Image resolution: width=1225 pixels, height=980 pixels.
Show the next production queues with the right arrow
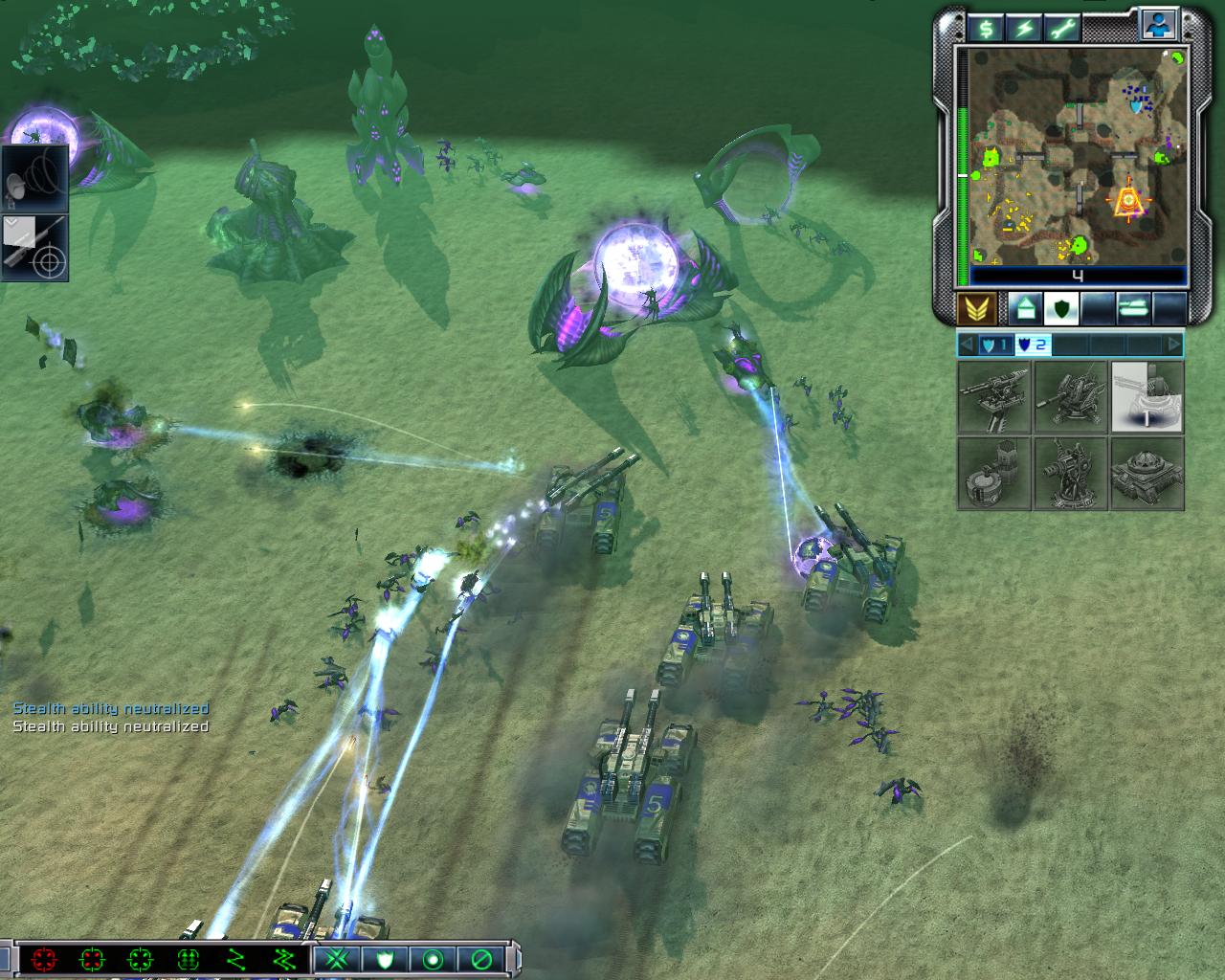click(1173, 345)
